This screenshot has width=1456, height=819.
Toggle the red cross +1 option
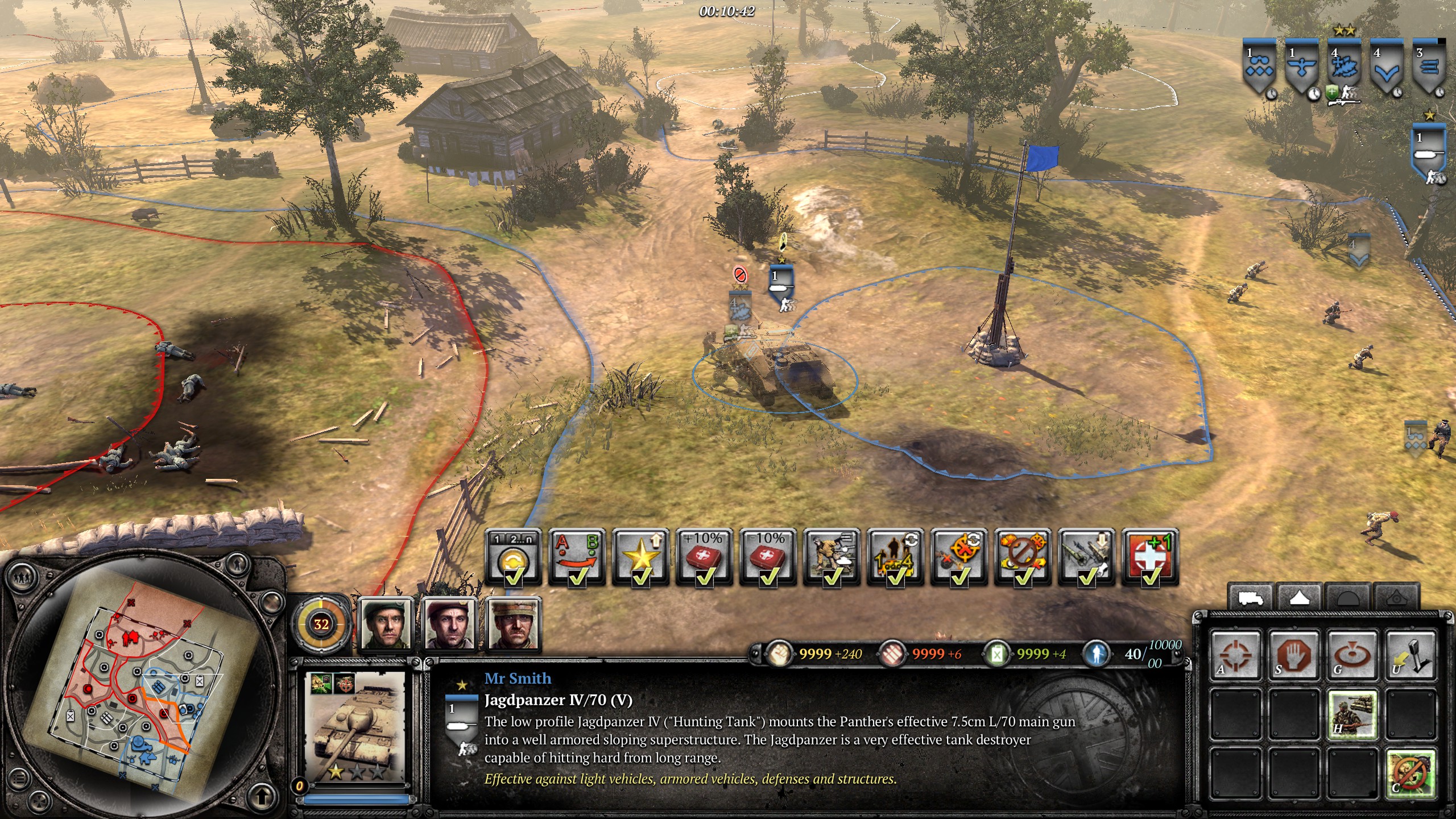[1150, 557]
